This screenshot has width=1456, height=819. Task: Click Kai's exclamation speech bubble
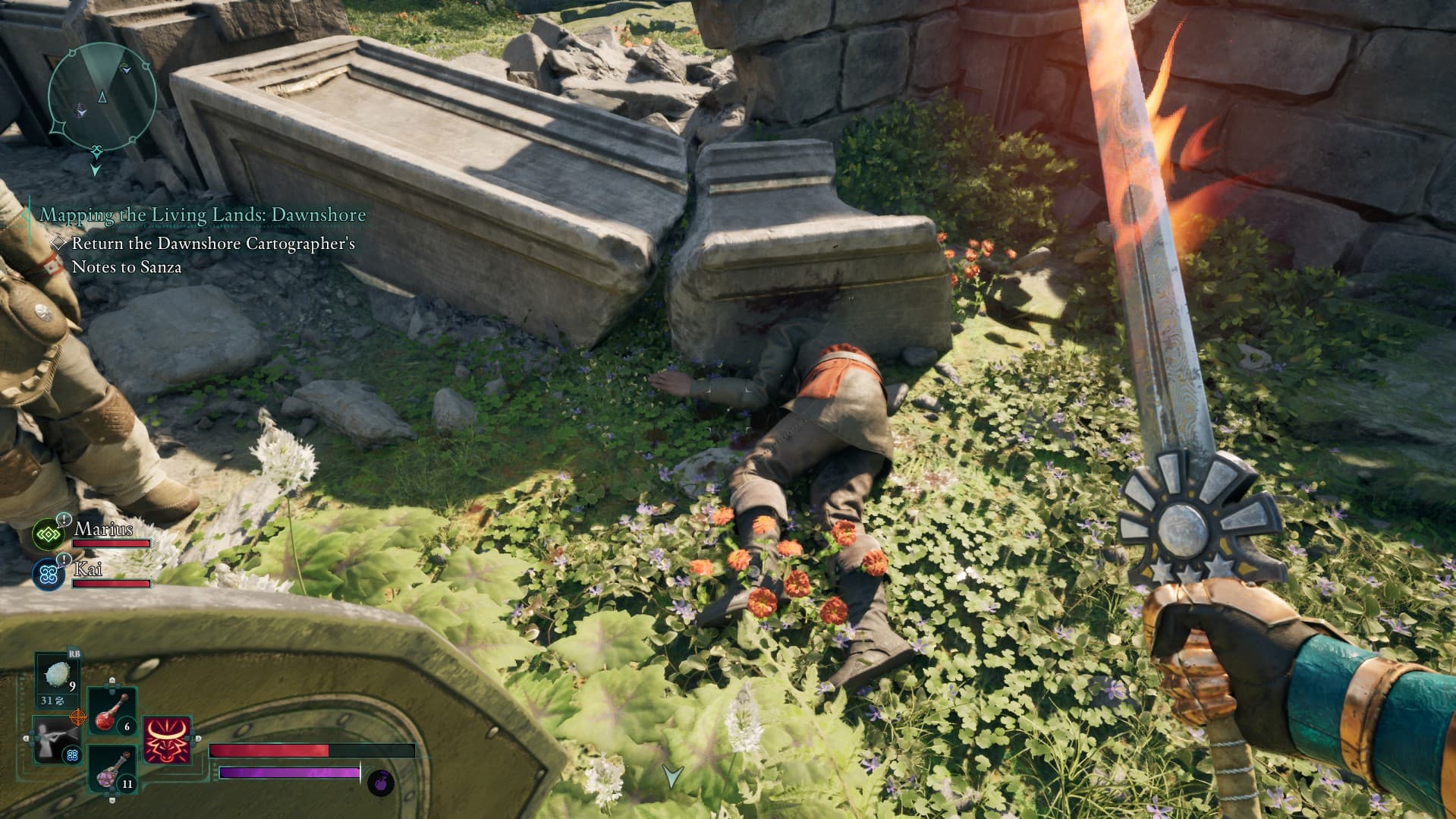[64, 559]
